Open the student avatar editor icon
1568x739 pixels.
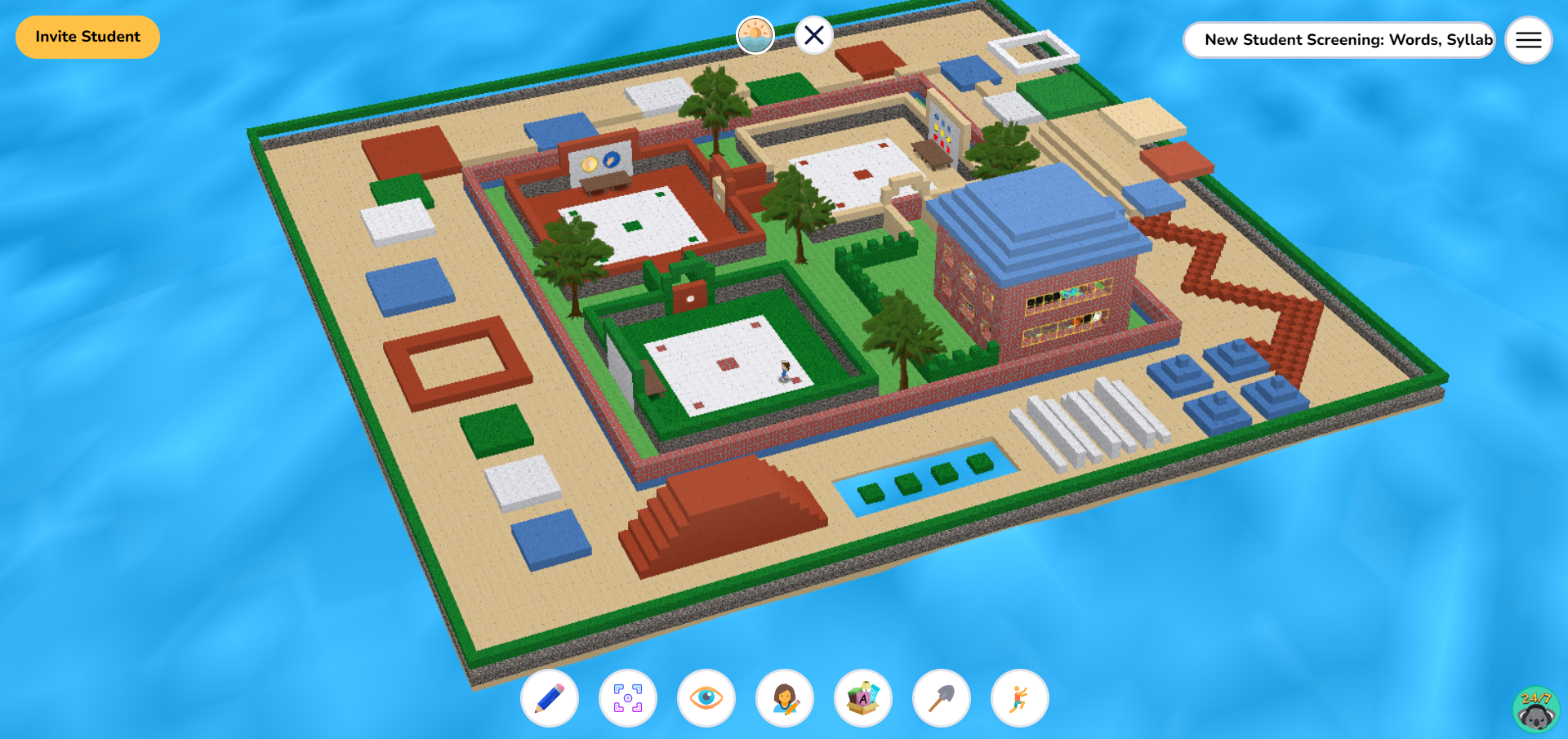(785, 698)
